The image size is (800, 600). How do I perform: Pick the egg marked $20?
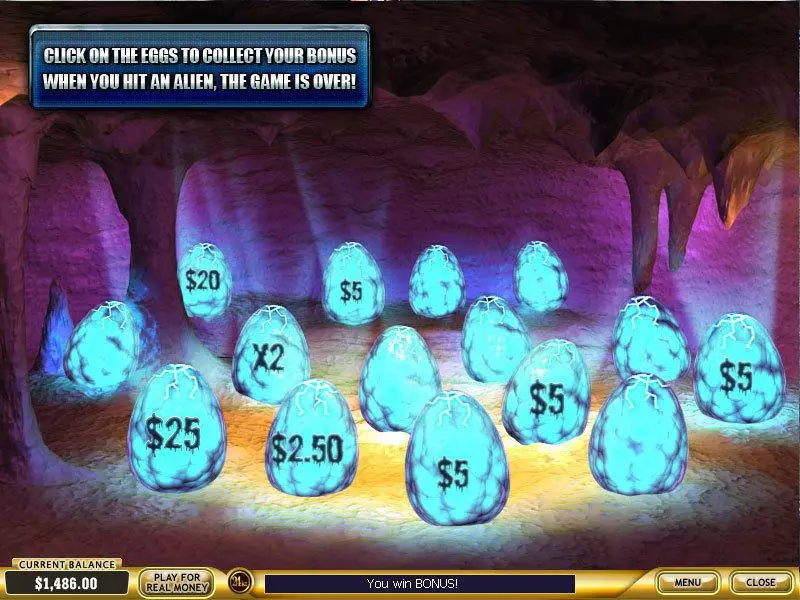[203, 281]
